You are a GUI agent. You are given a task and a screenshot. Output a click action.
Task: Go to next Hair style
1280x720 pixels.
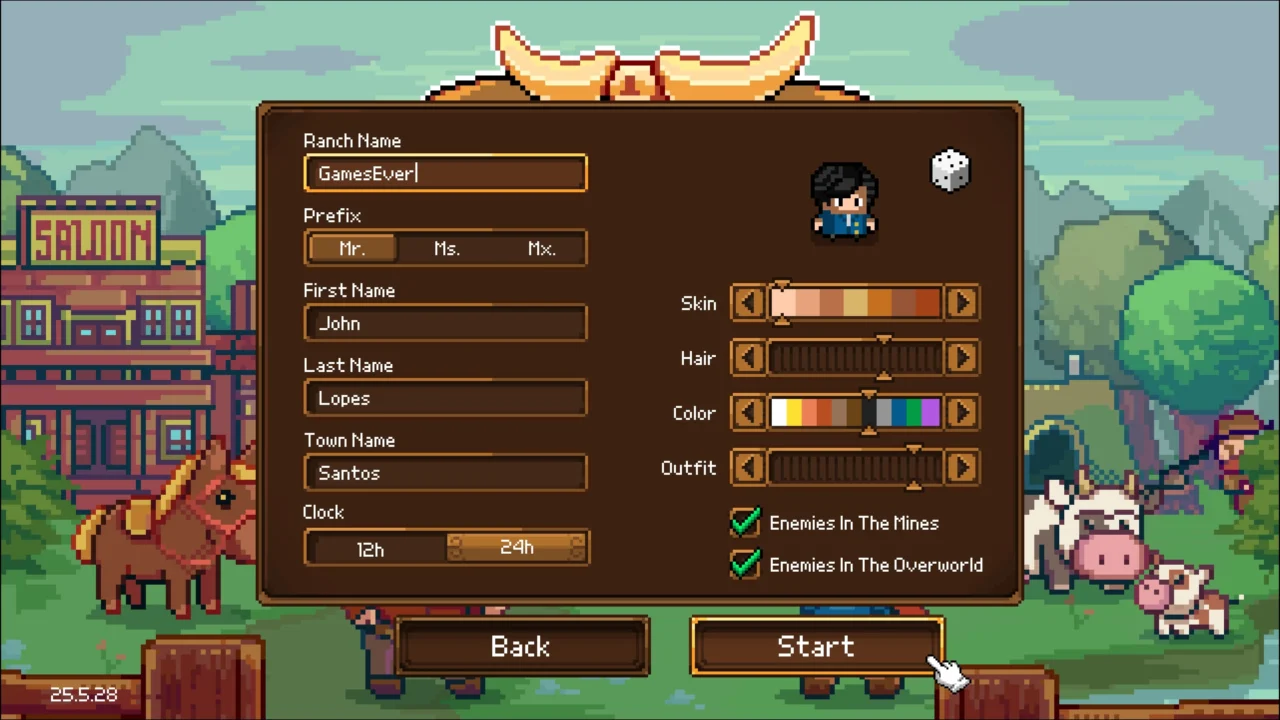tap(961, 358)
